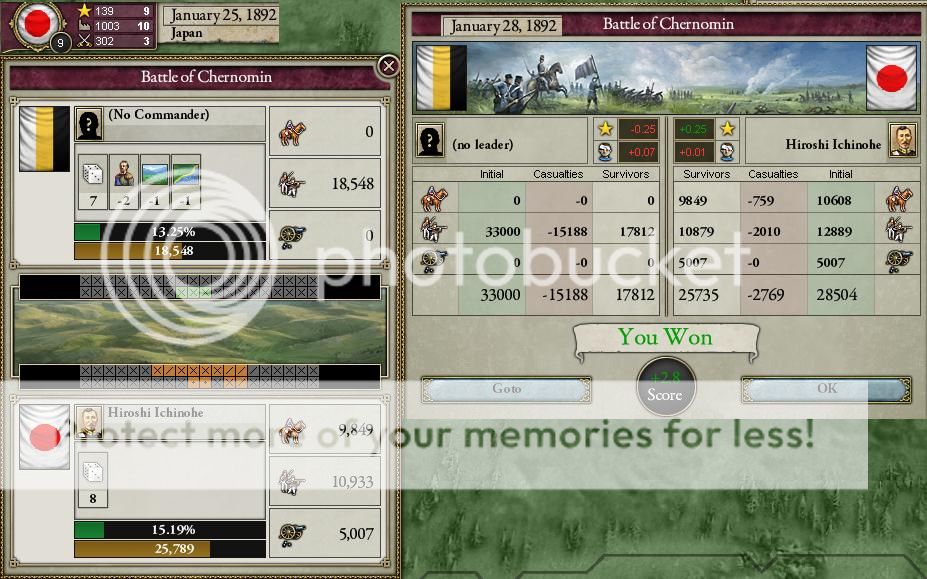Confirm battle result with OK
927x579 pixels.
826,389
